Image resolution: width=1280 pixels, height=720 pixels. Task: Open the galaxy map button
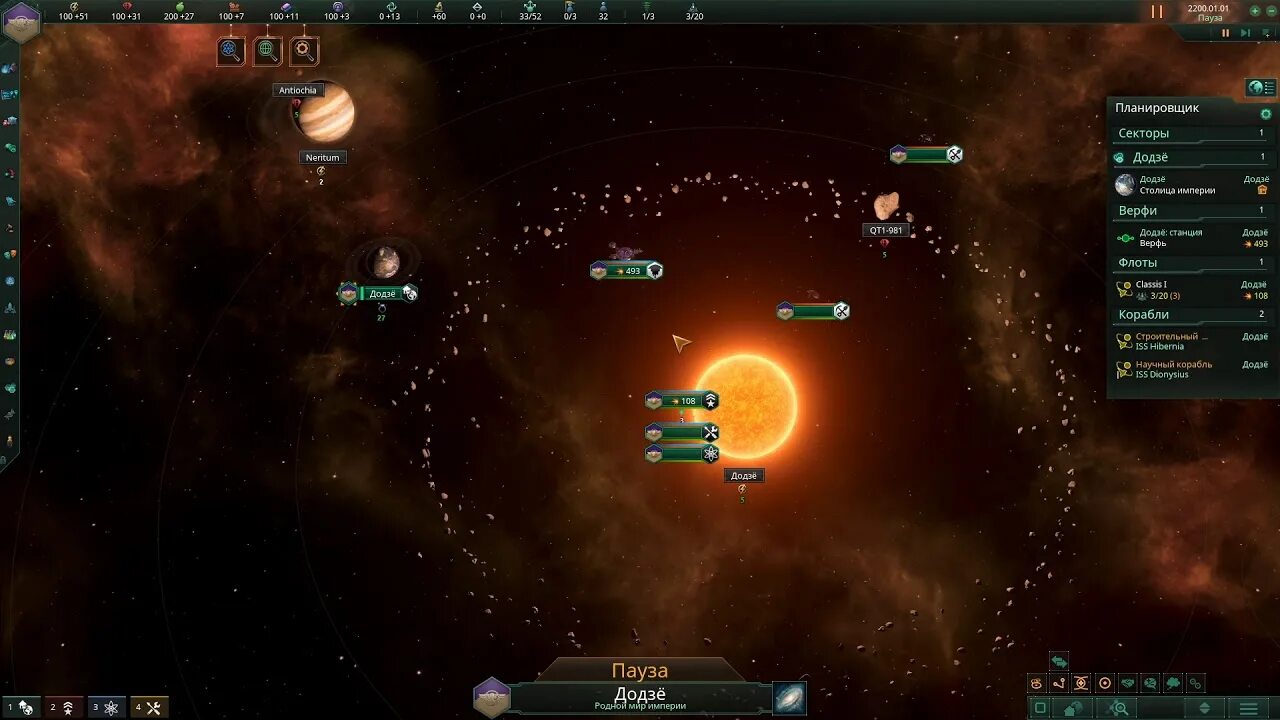[789, 697]
